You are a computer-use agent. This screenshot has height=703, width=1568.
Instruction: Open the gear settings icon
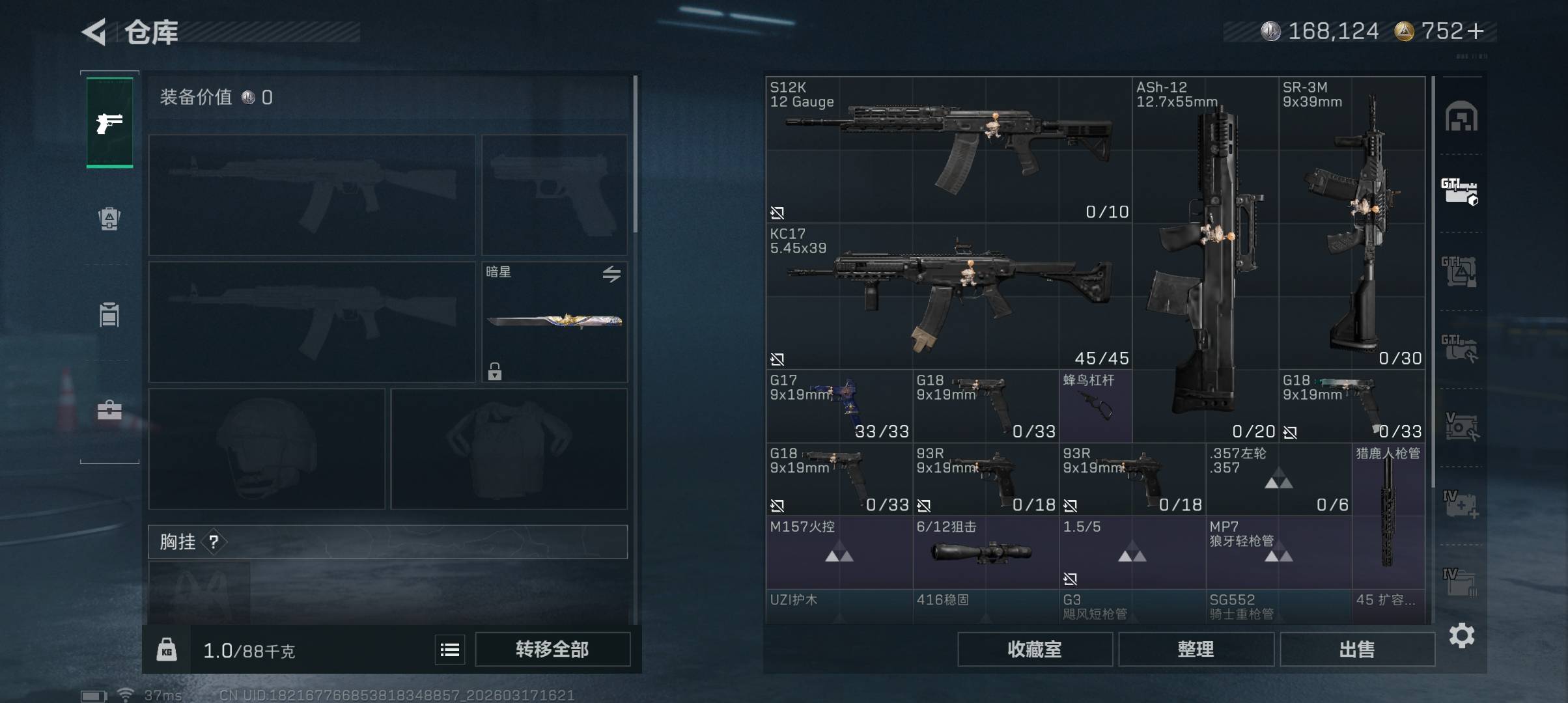pos(1462,635)
